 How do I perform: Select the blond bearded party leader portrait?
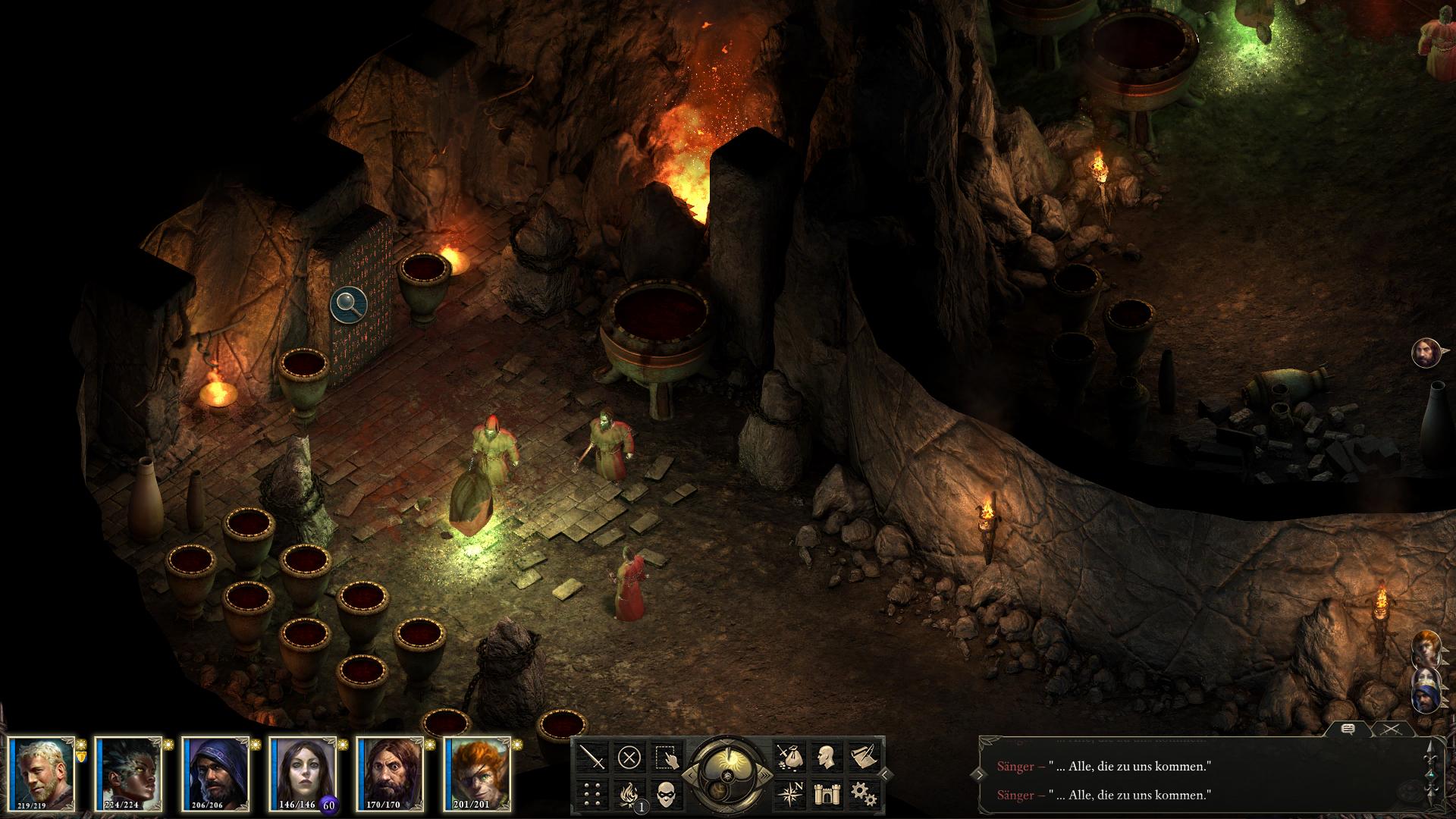(x=43, y=772)
